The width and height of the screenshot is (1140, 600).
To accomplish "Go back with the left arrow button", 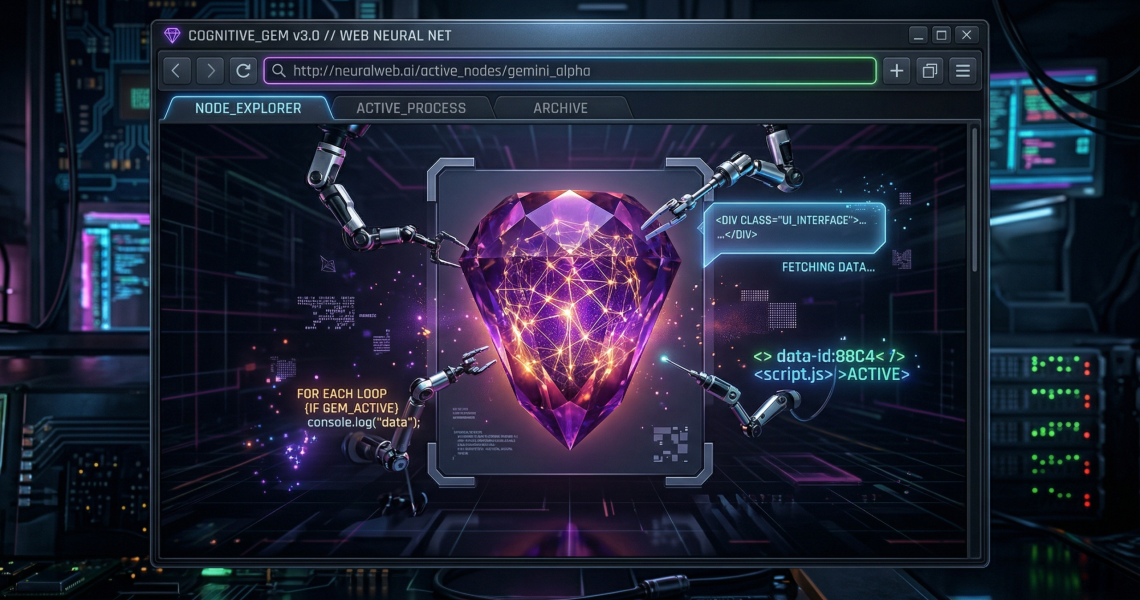I will point(176,71).
